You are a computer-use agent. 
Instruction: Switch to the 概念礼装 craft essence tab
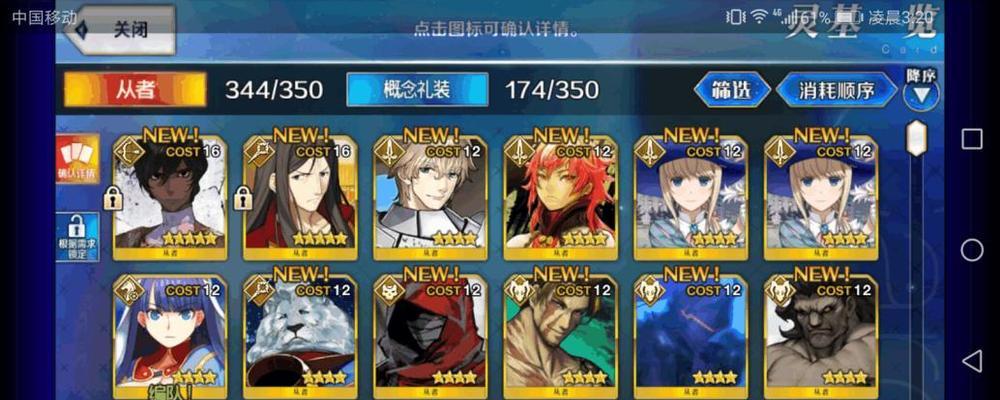coord(417,89)
